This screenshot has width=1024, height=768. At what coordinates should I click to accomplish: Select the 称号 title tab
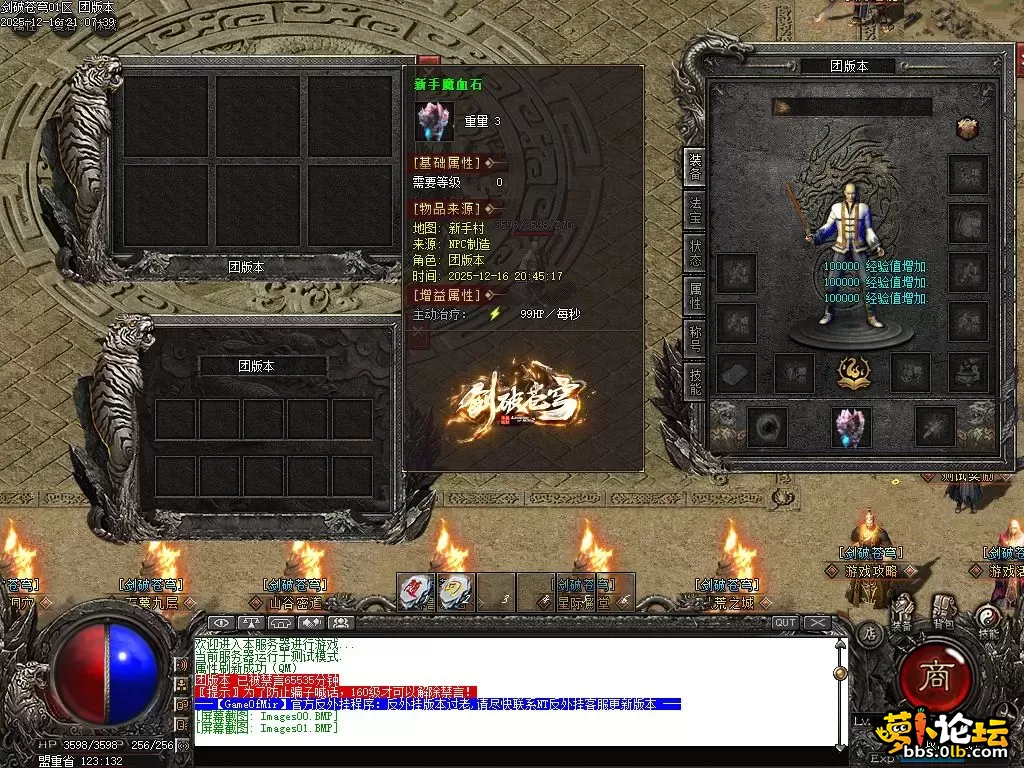tap(695, 339)
